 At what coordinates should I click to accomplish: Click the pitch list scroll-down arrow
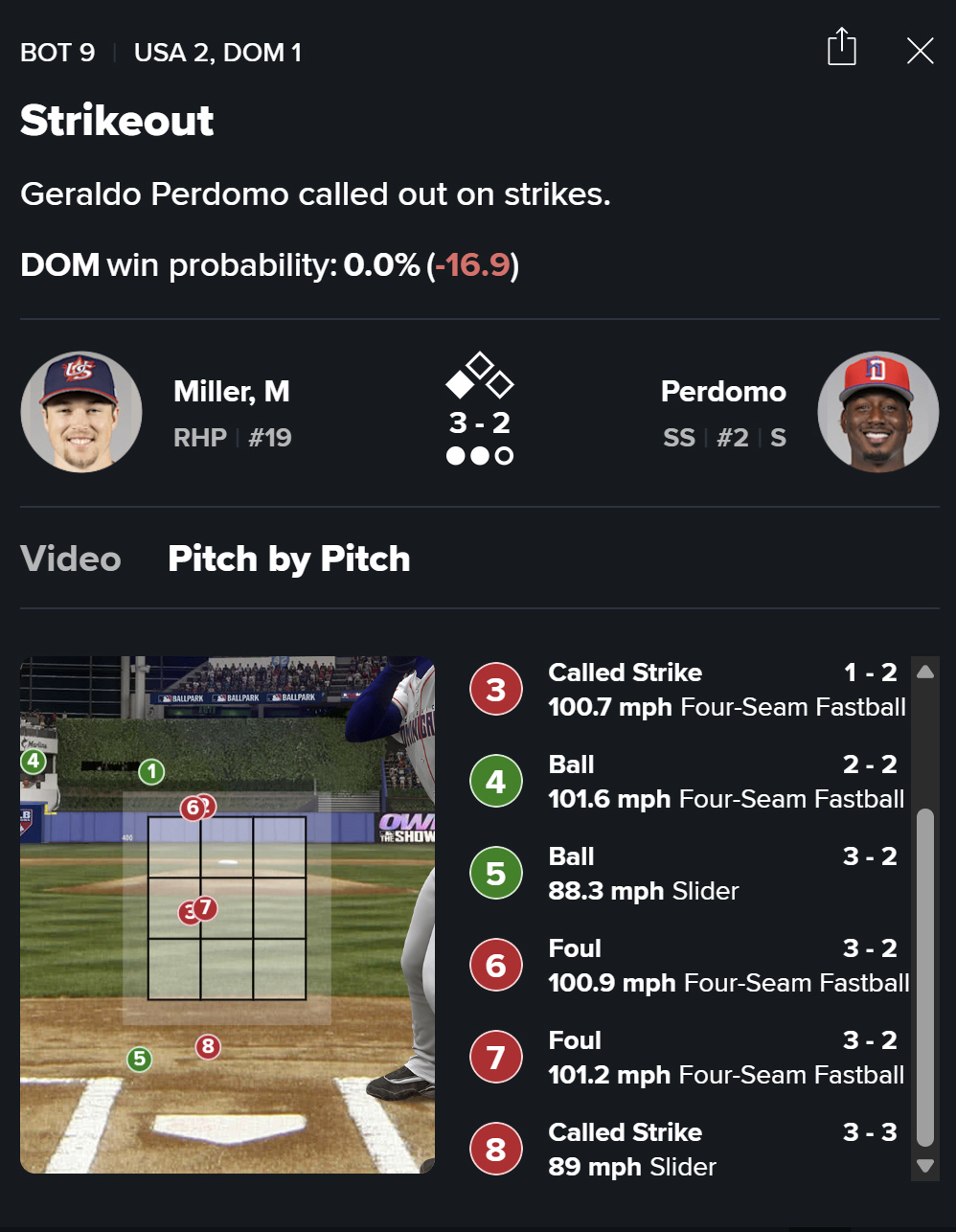(924, 1166)
